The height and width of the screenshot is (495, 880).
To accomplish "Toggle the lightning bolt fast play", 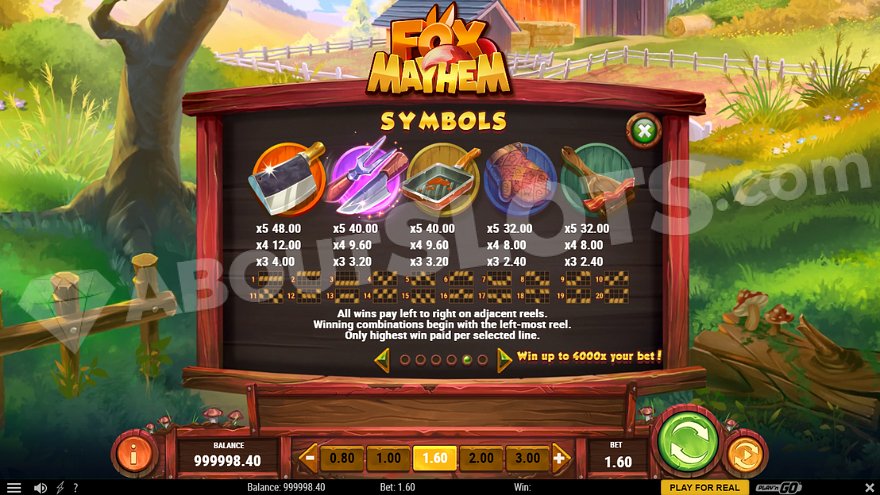I will click(60, 487).
